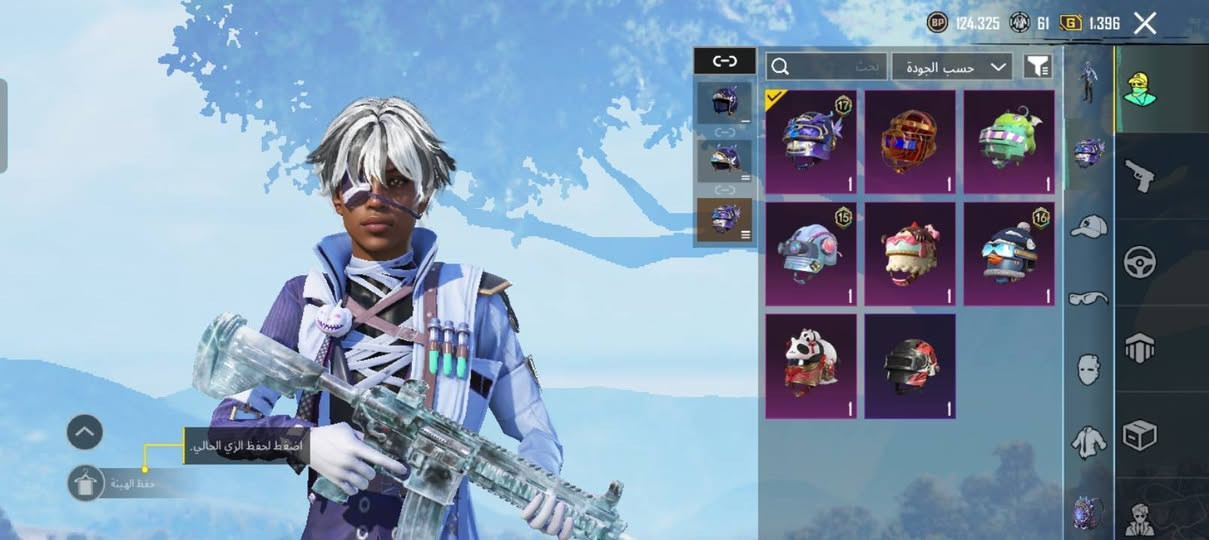Viewport: 1209px width, 540px height.
Task: Choose the red and gold cage helmet
Action: point(909,141)
